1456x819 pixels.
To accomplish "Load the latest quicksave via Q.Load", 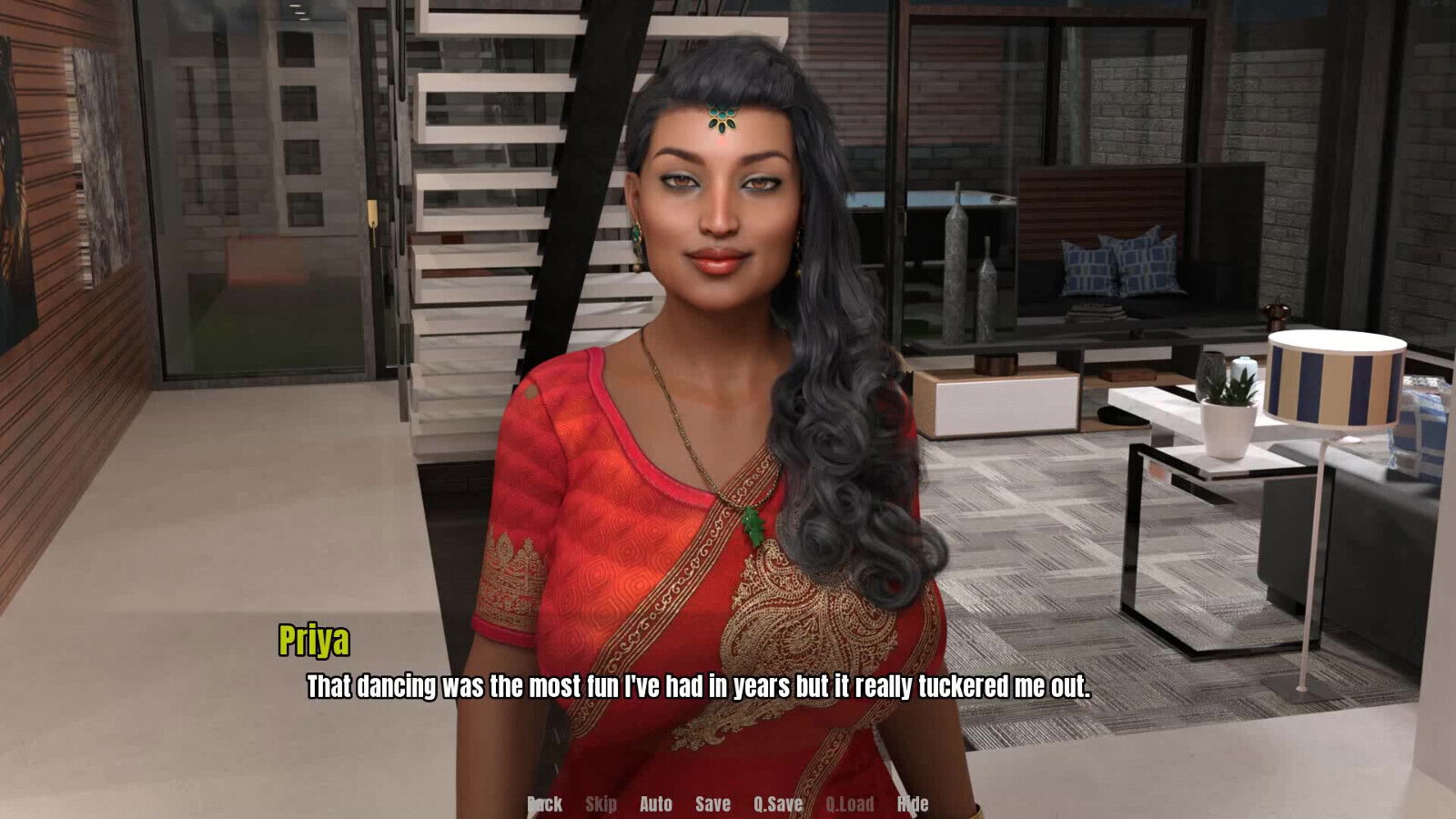I will coord(848,804).
